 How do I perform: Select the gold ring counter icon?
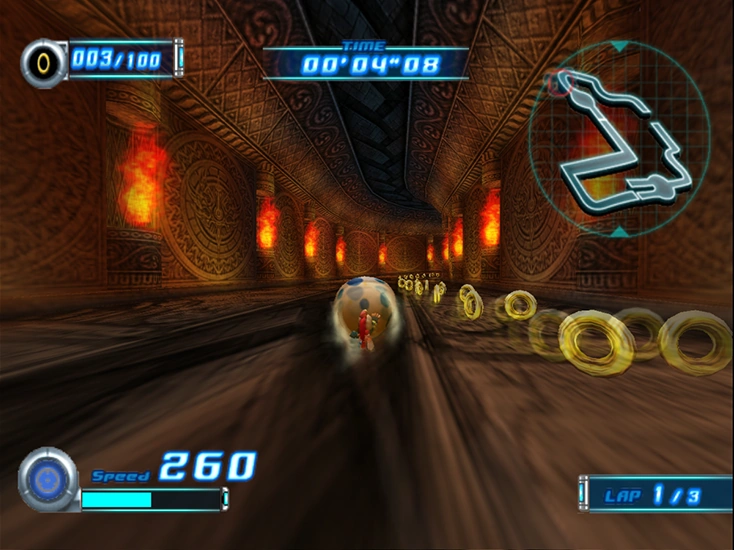click(43, 62)
